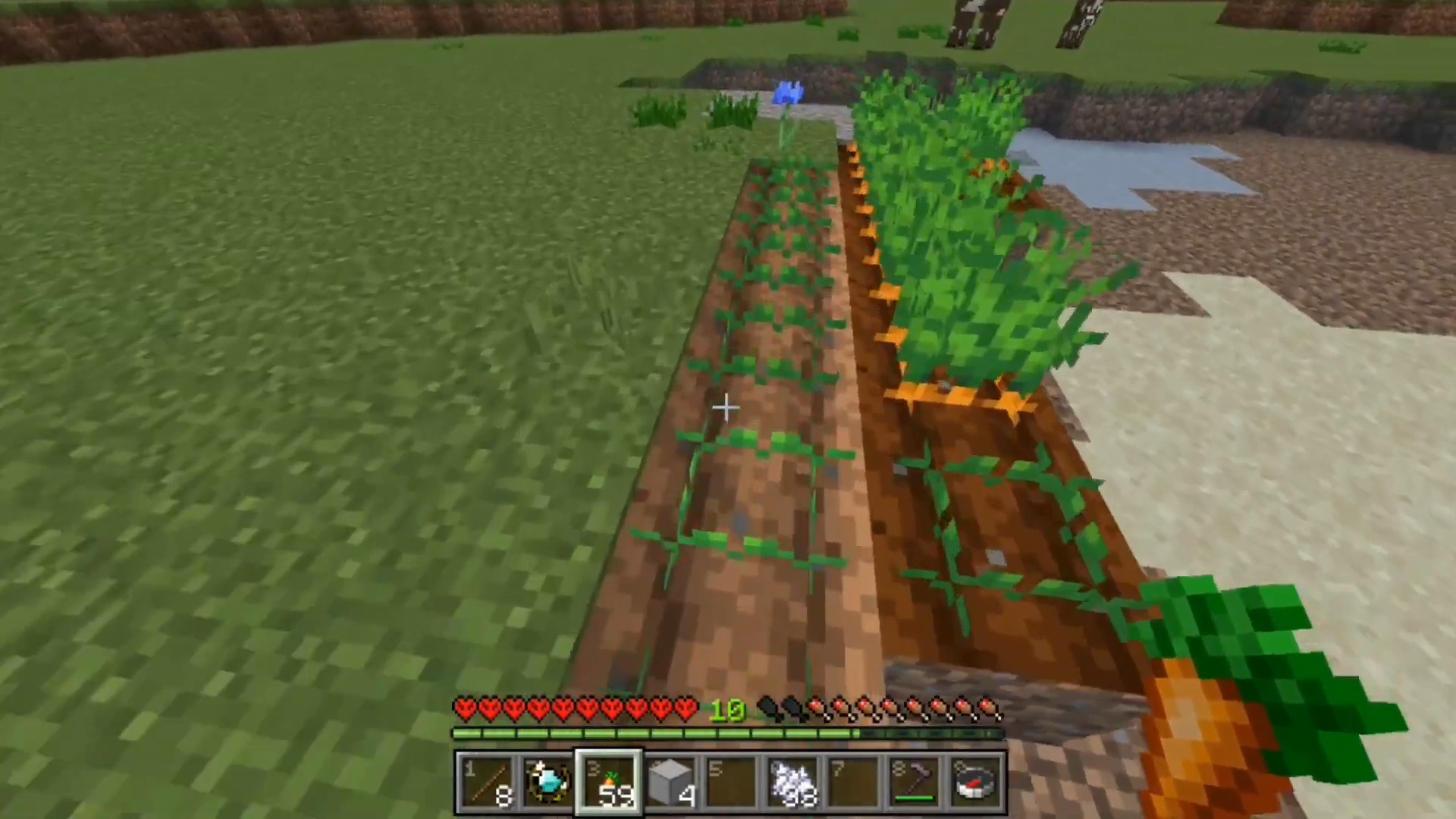The height and width of the screenshot is (819, 1456).
Task: Equip the hoe from the hotbar
Action: point(915,783)
